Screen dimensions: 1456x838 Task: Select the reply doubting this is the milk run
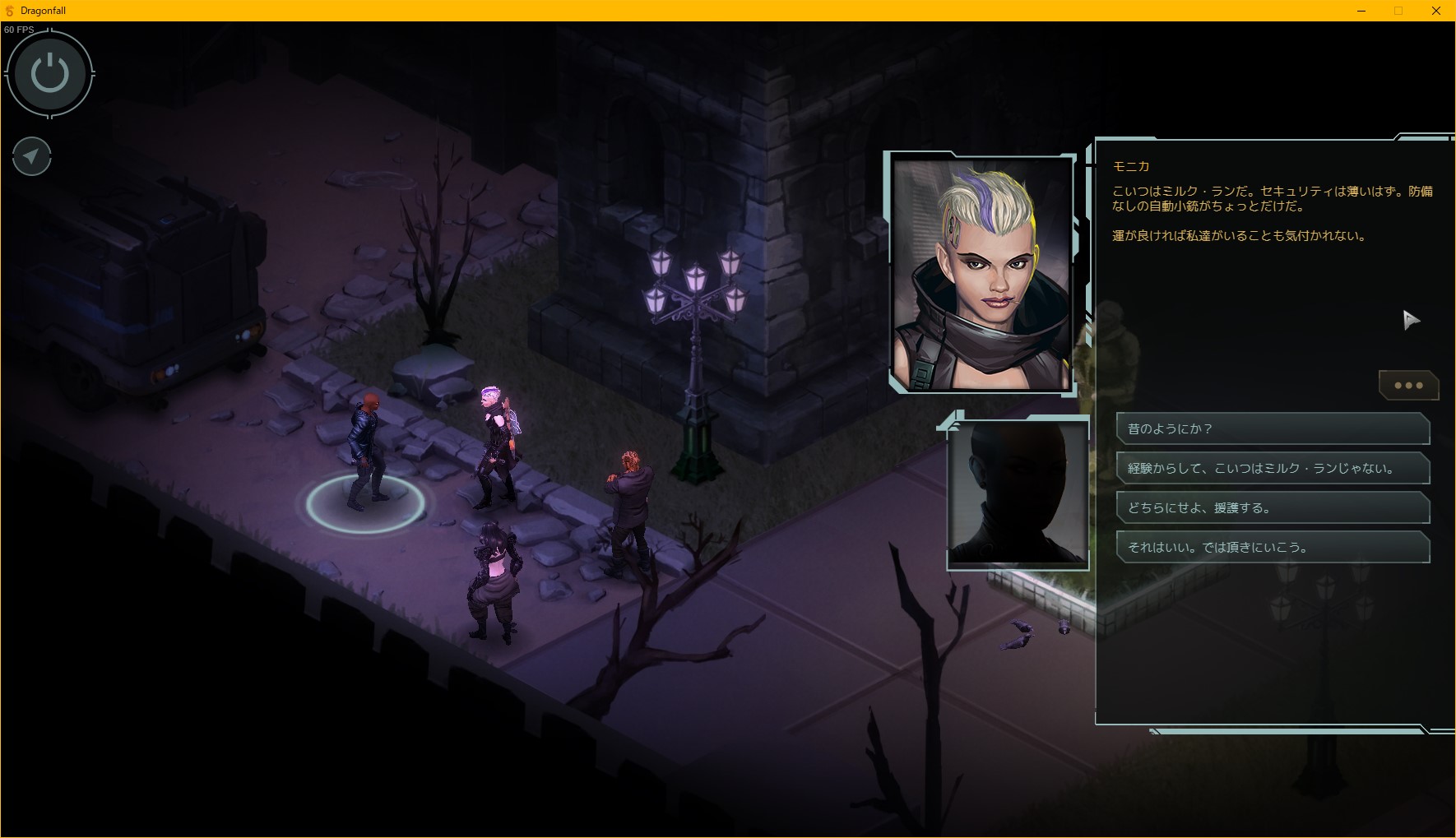coord(1272,467)
